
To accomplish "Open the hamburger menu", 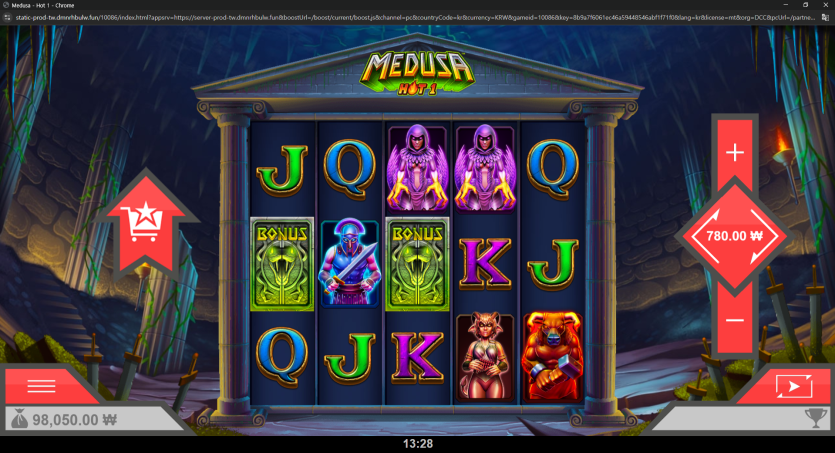I will tap(41, 386).
